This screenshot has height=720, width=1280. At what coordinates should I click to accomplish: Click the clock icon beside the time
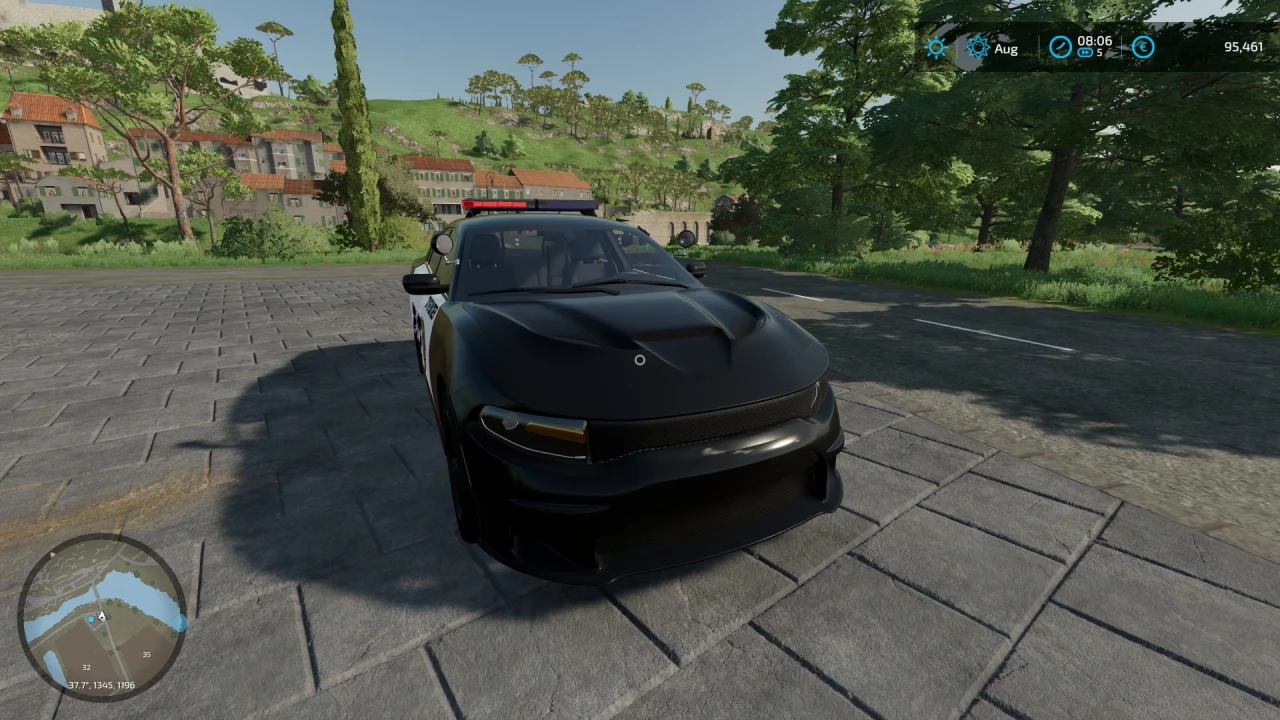click(x=1060, y=47)
